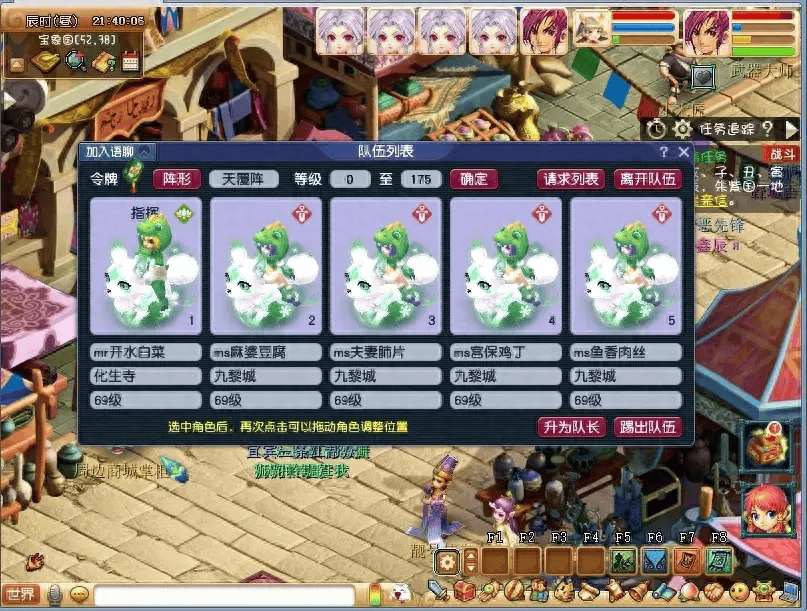Choose the ms夫妻肺片 member card
Screen dimensions: 807x611
tap(386, 265)
